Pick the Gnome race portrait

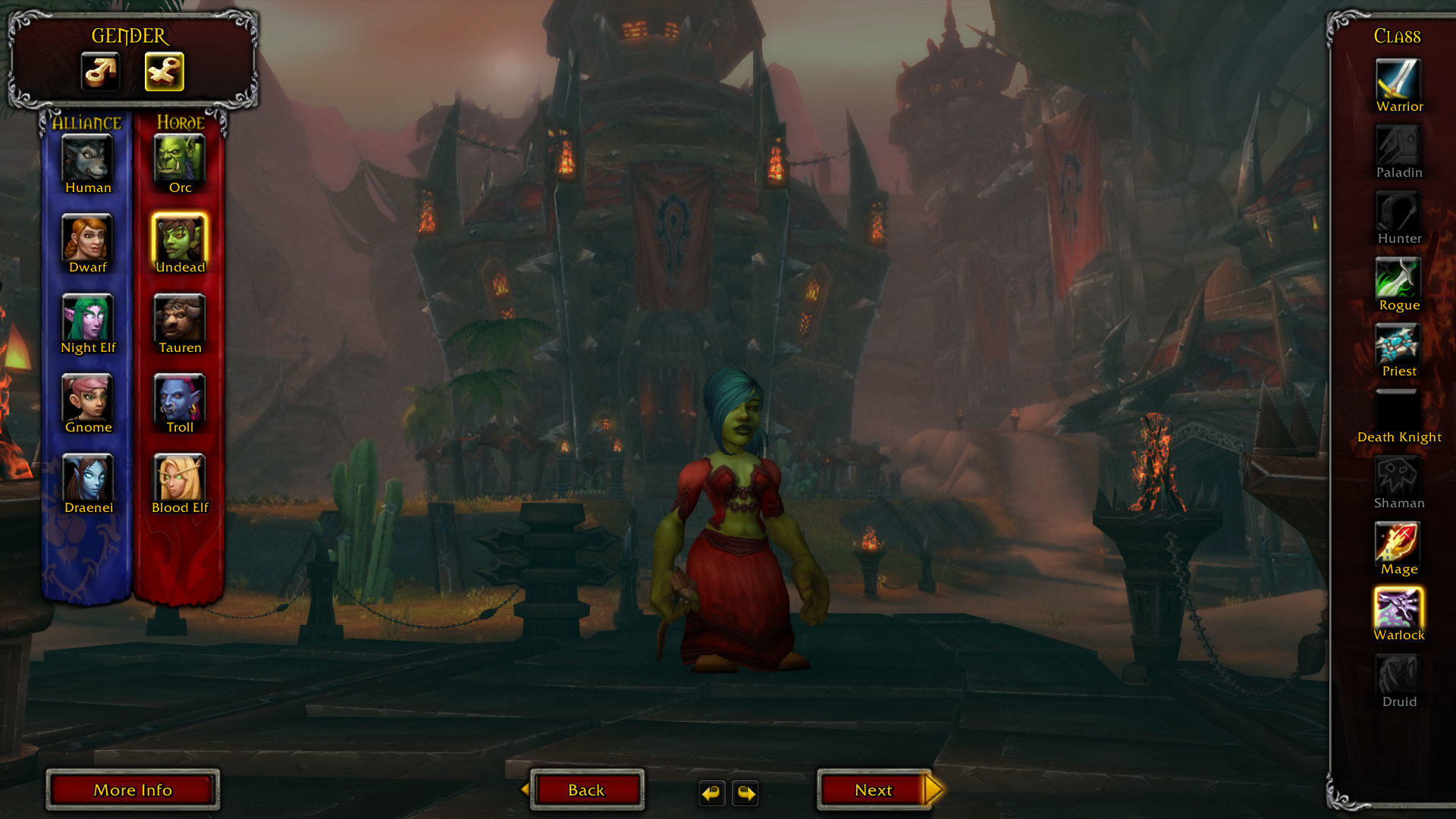(x=88, y=397)
